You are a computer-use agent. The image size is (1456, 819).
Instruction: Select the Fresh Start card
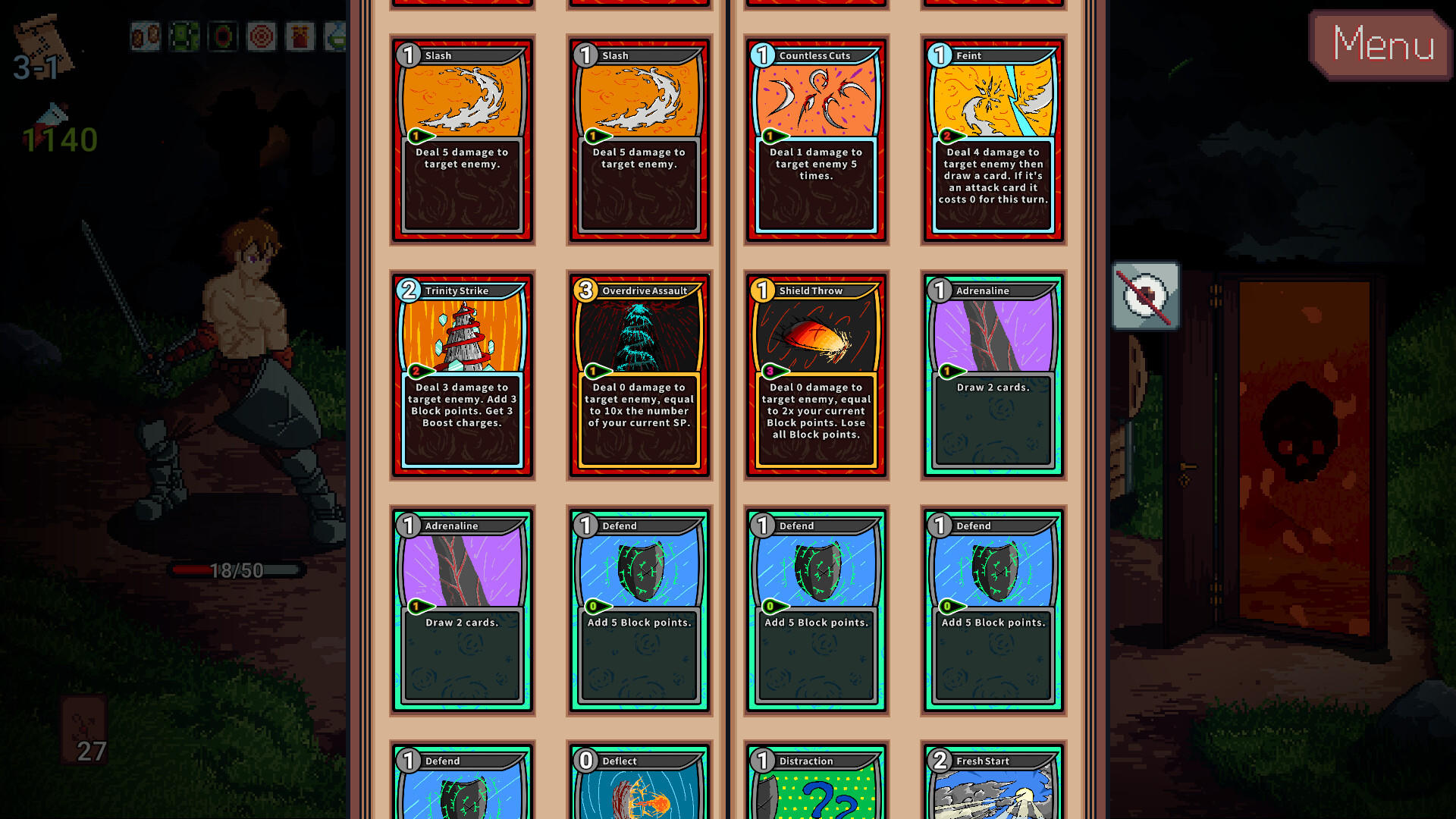pyautogui.click(x=993, y=781)
